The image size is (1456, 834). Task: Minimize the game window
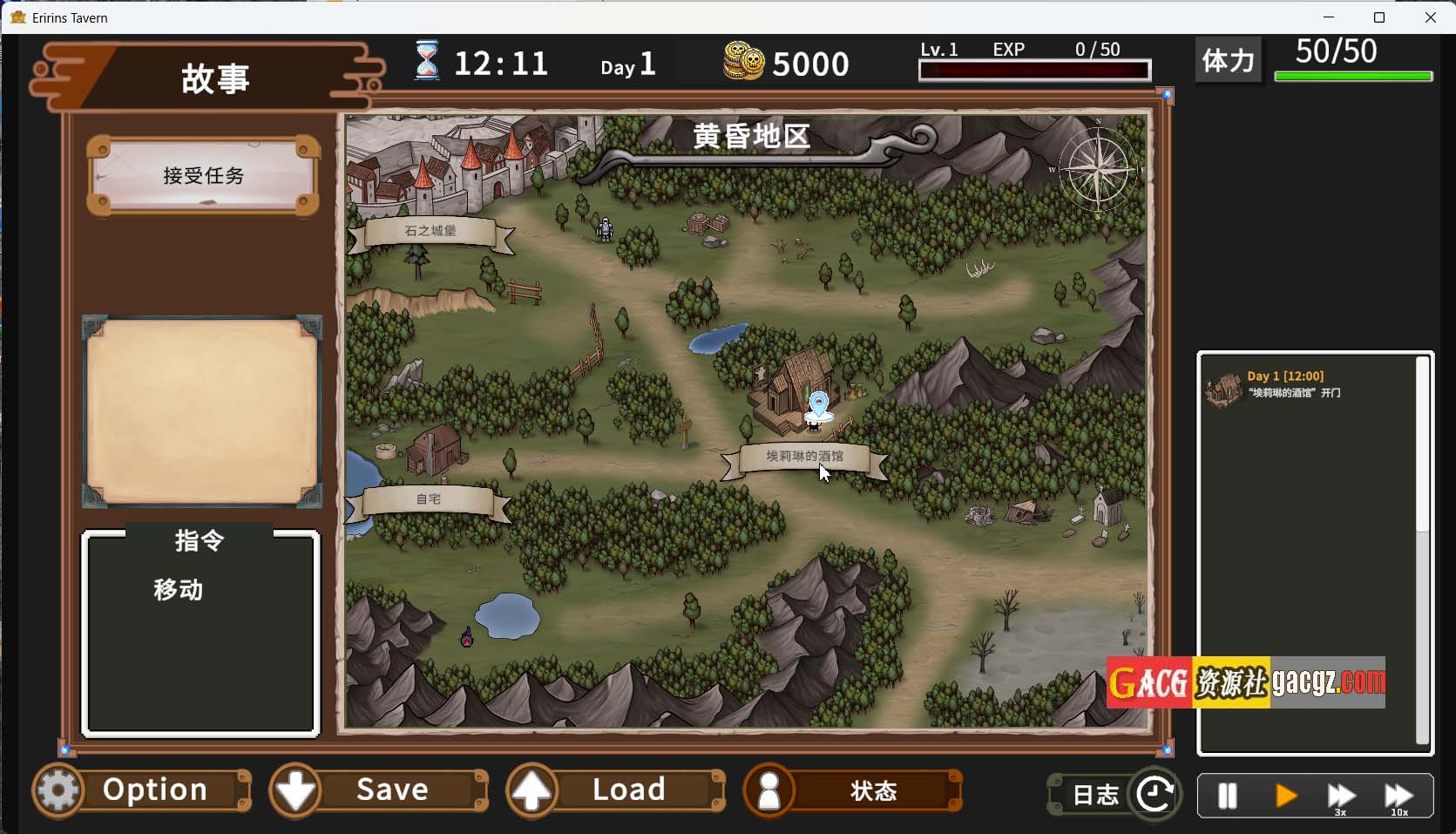tap(1329, 17)
